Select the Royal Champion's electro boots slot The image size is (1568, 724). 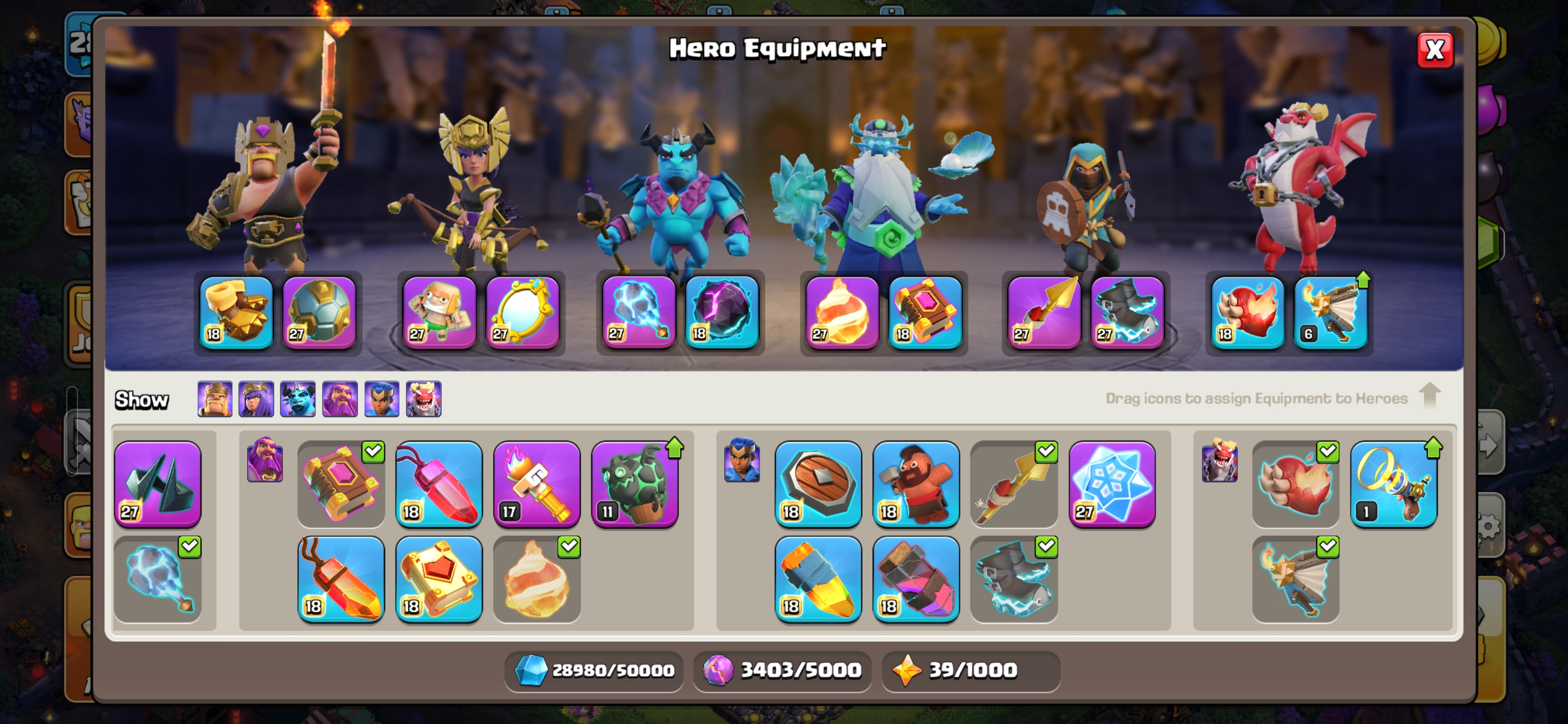point(1127,312)
